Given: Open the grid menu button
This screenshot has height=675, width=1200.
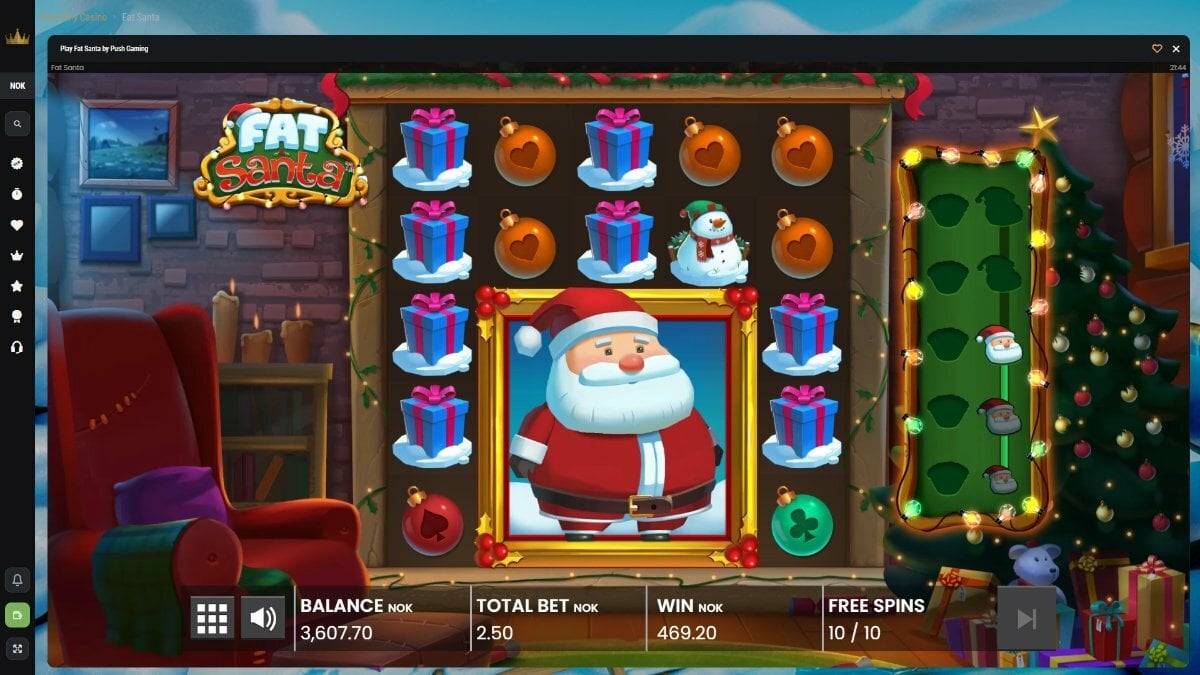Looking at the screenshot, I should click(212, 618).
